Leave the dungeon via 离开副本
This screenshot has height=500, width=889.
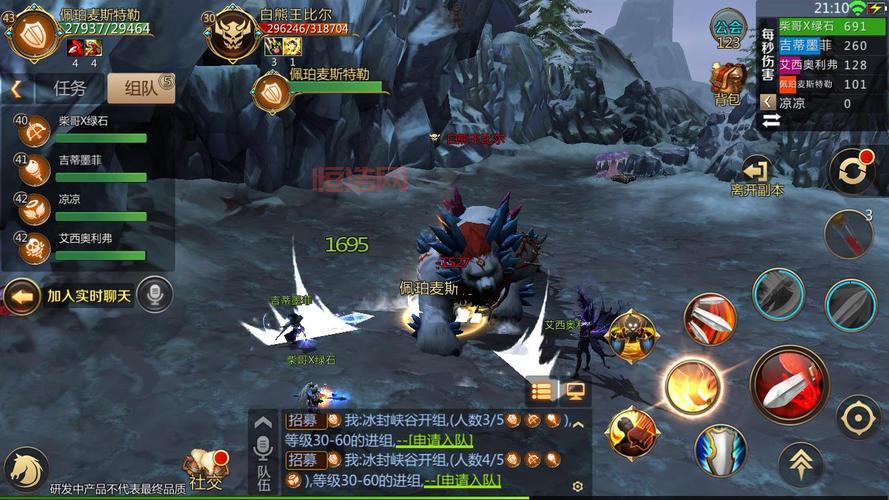(x=756, y=175)
